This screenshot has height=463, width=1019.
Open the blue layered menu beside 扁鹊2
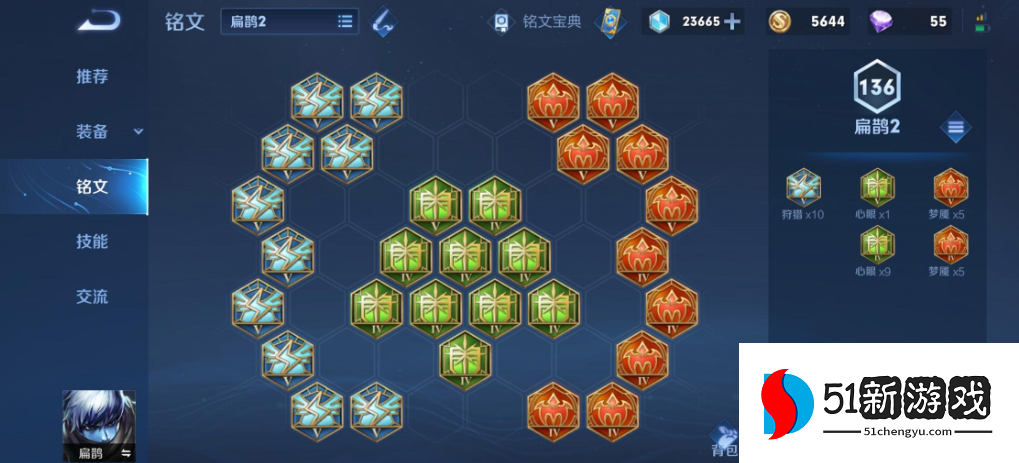tap(956, 127)
